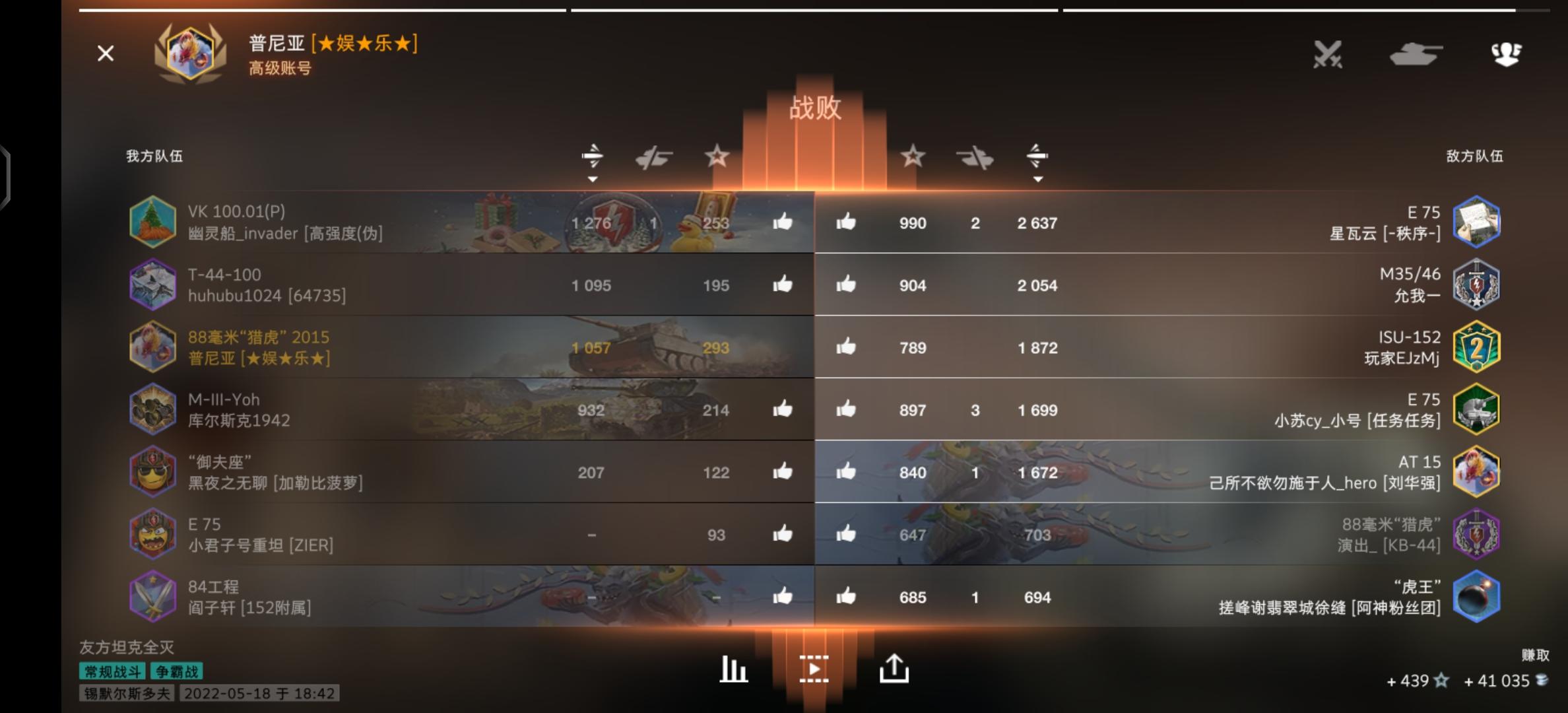This screenshot has height=713, width=1568.
Task: Give a thumbs-up to 小苏cy_小号
Action: [x=847, y=409]
